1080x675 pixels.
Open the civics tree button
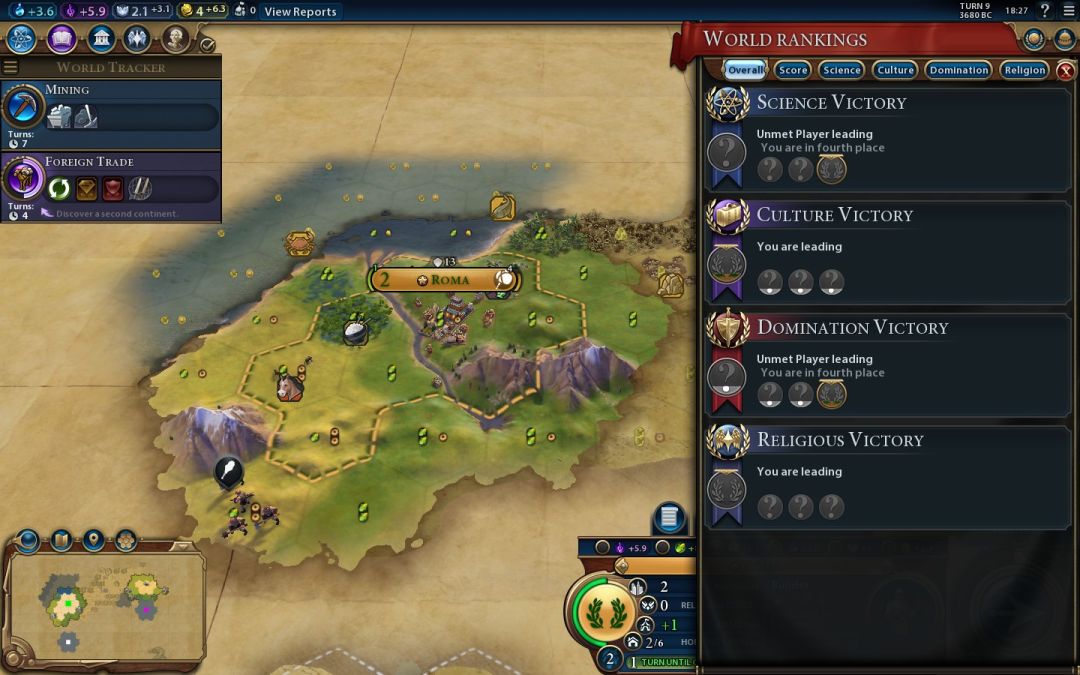pyautogui.click(x=62, y=39)
